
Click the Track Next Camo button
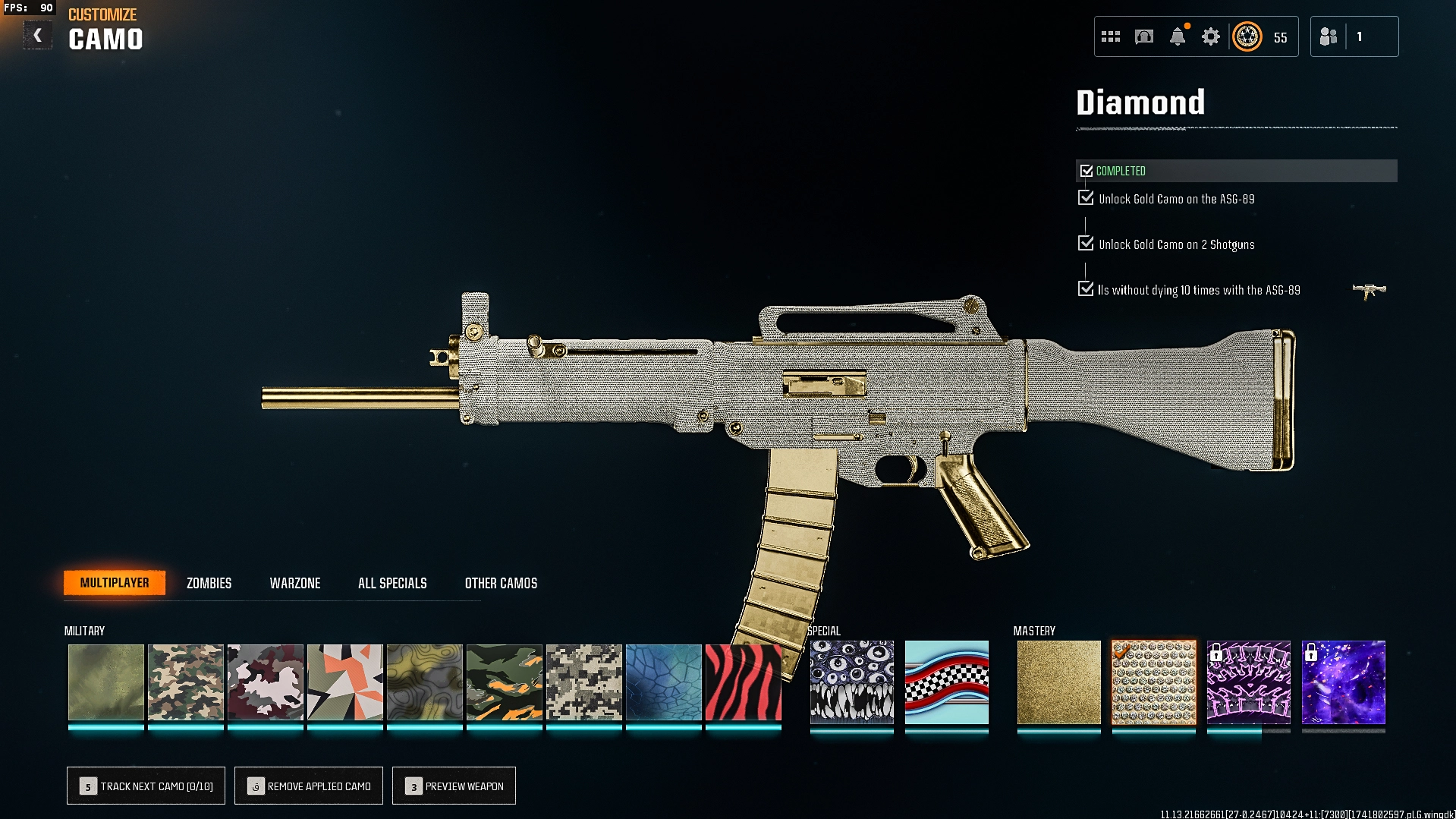click(x=146, y=786)
